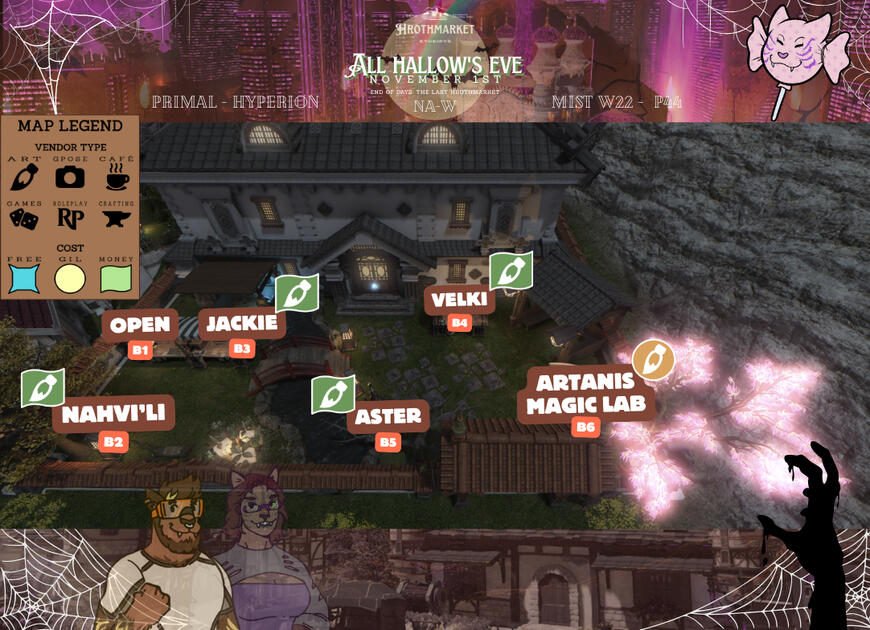This screenshot has height=630, width=870.
Task: Choose the Gpose camera legend icon
Action: point(70,177)
